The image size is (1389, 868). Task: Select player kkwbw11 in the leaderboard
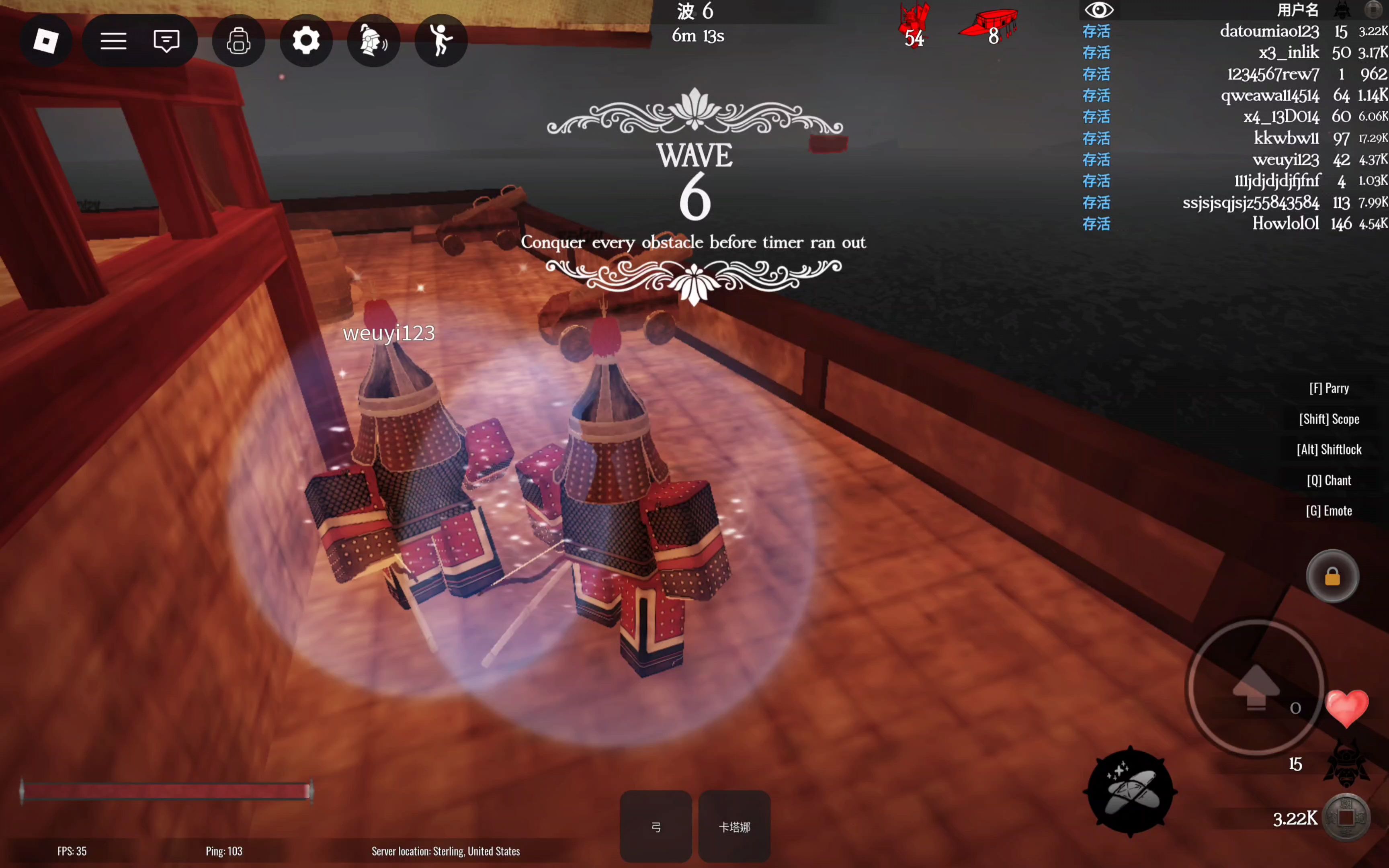[x=1286, y=138]
